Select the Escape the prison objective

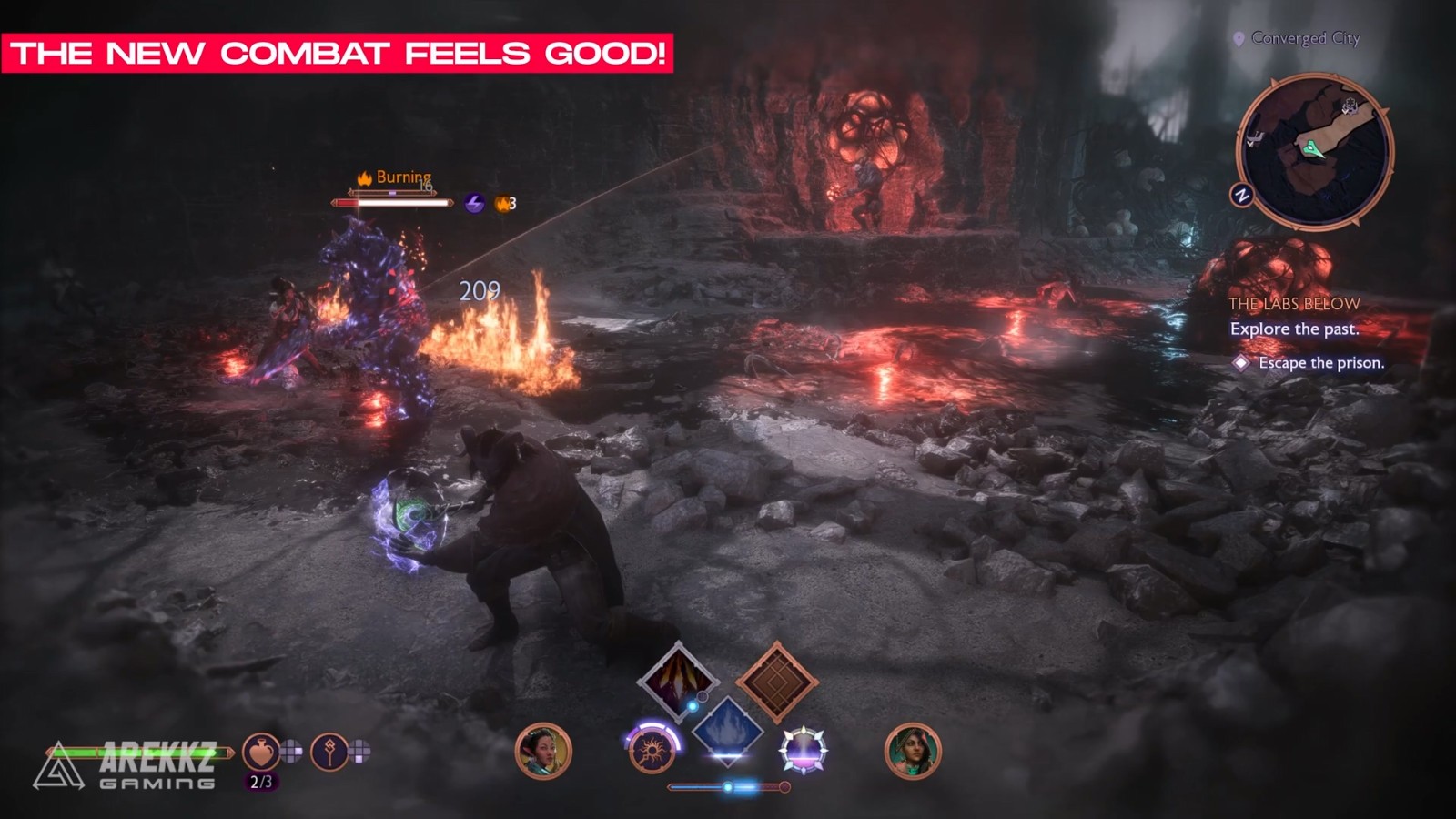click(x=1320, y=362)
